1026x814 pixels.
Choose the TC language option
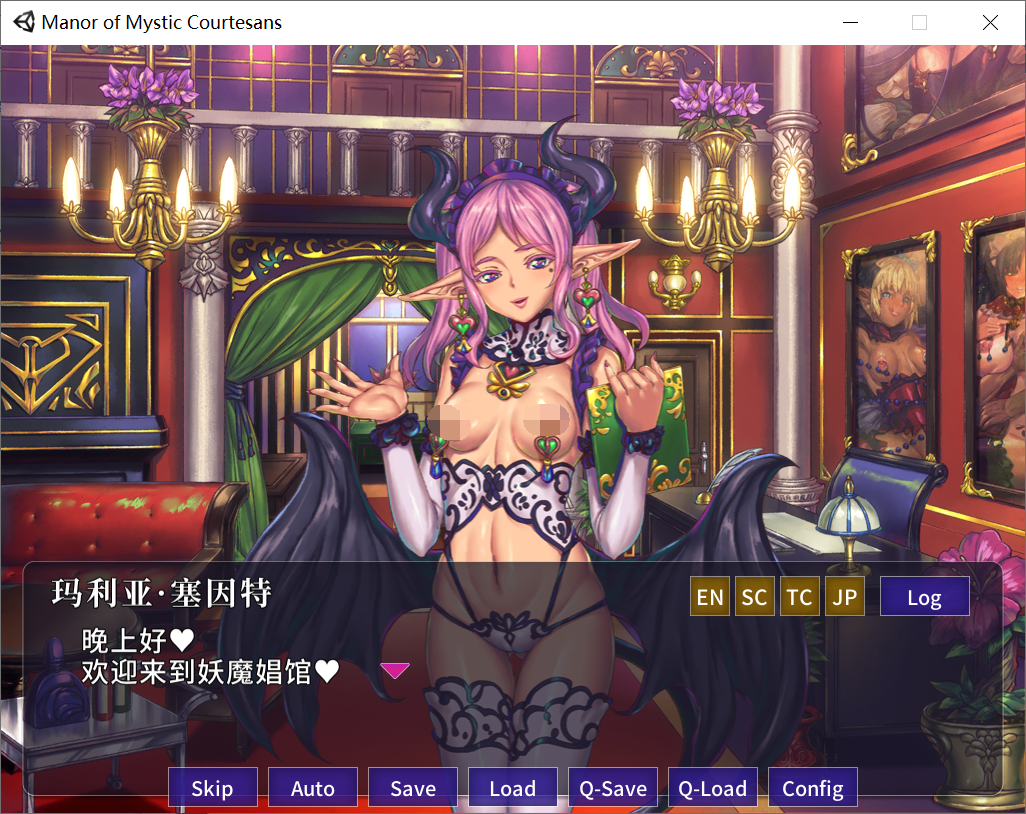click(x=799, y=597)
